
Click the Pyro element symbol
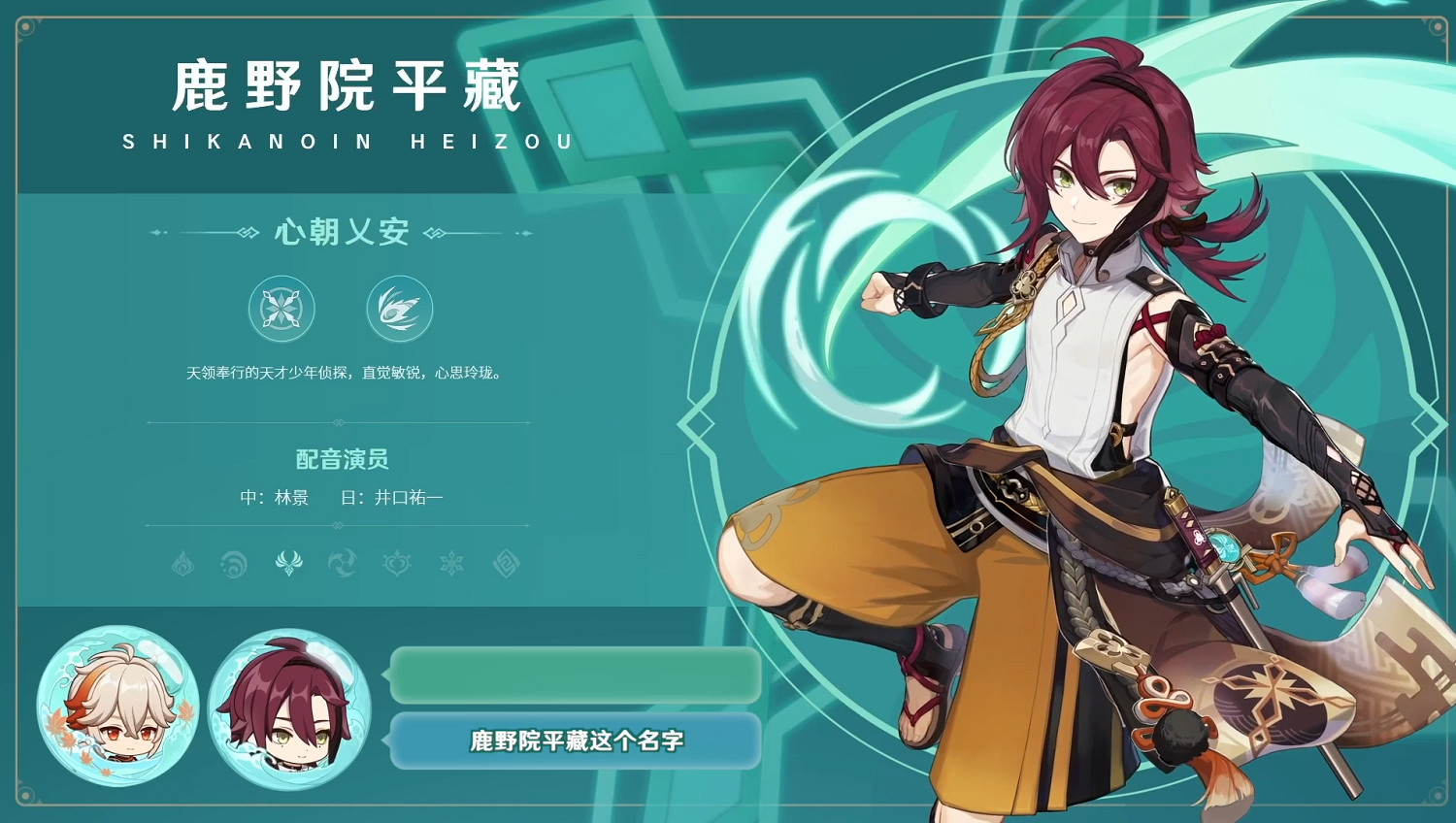click(184, 563)
